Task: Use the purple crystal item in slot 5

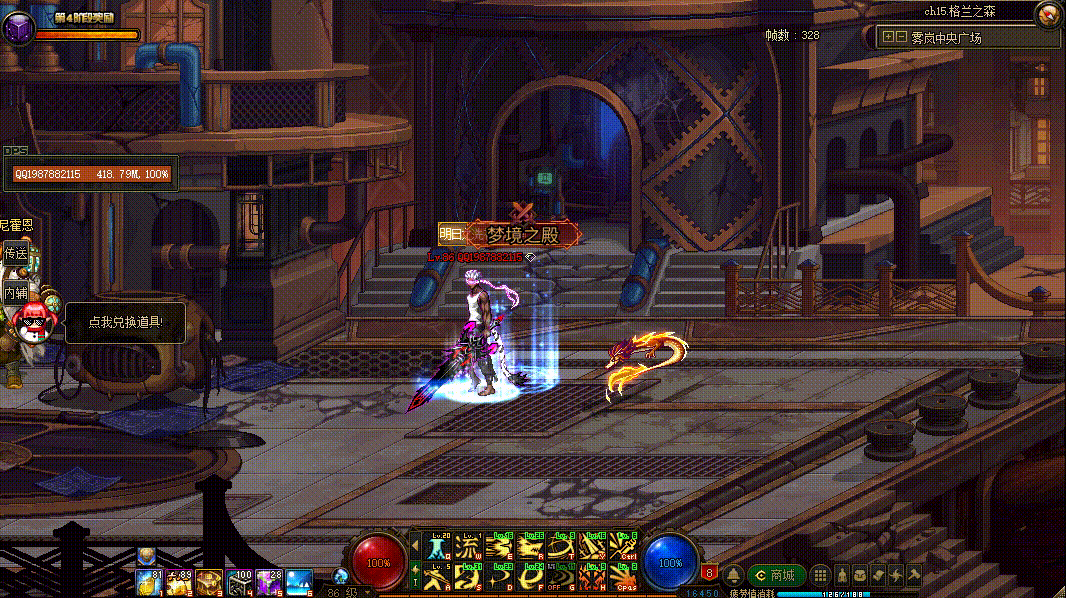Action: [x=269, y=581]
